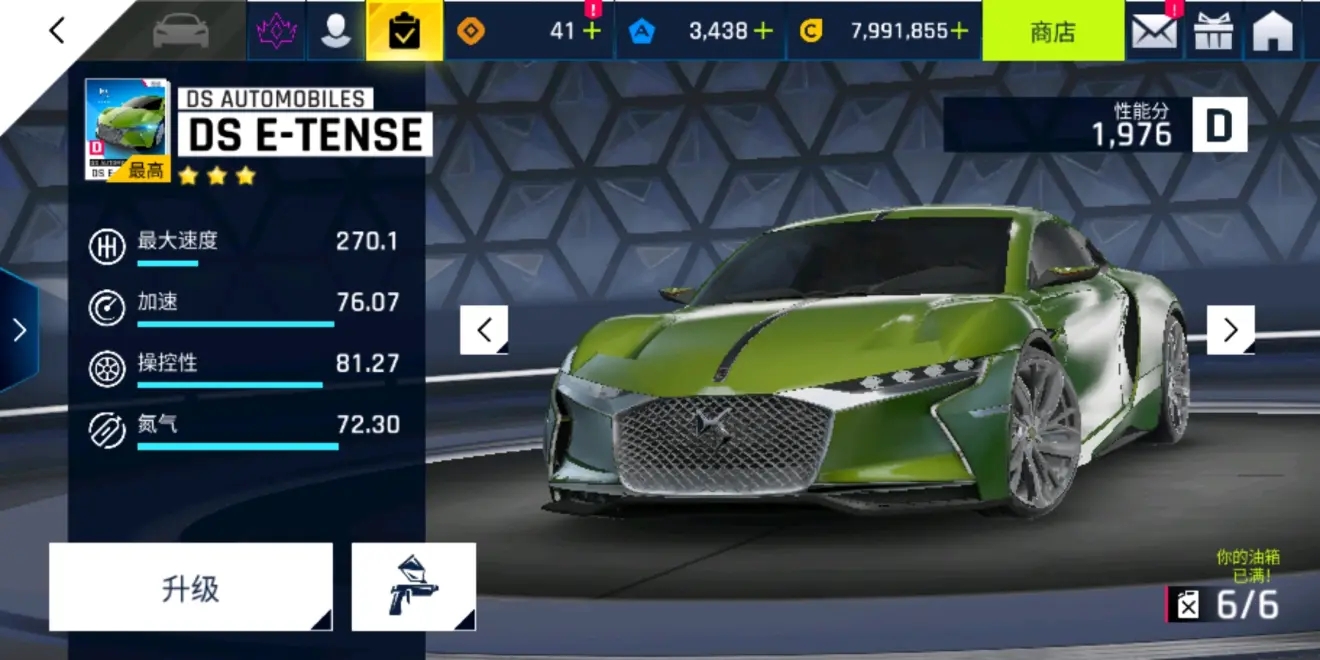Viewport: 1320px width, 660px height.
Task: Select the DS E-TENSE car card thumbnail
Action: (127, 130)
